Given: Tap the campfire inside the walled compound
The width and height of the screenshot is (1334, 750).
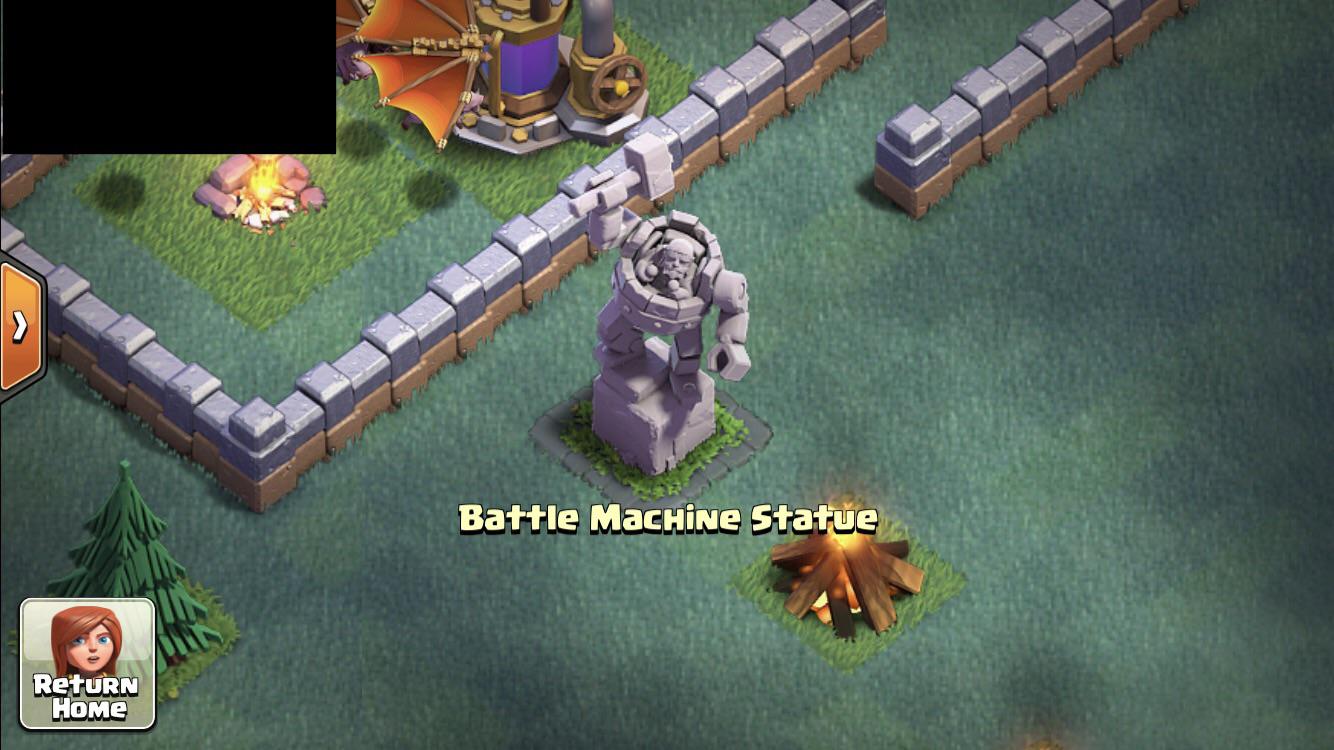Looking at the screenshot, I should (x=262, y=190).
